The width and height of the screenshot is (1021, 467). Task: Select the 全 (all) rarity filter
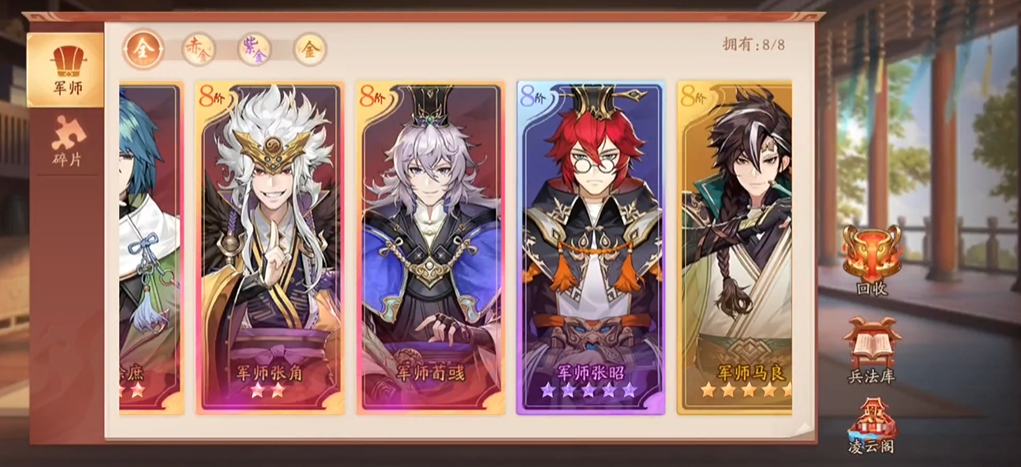(144, 48)
